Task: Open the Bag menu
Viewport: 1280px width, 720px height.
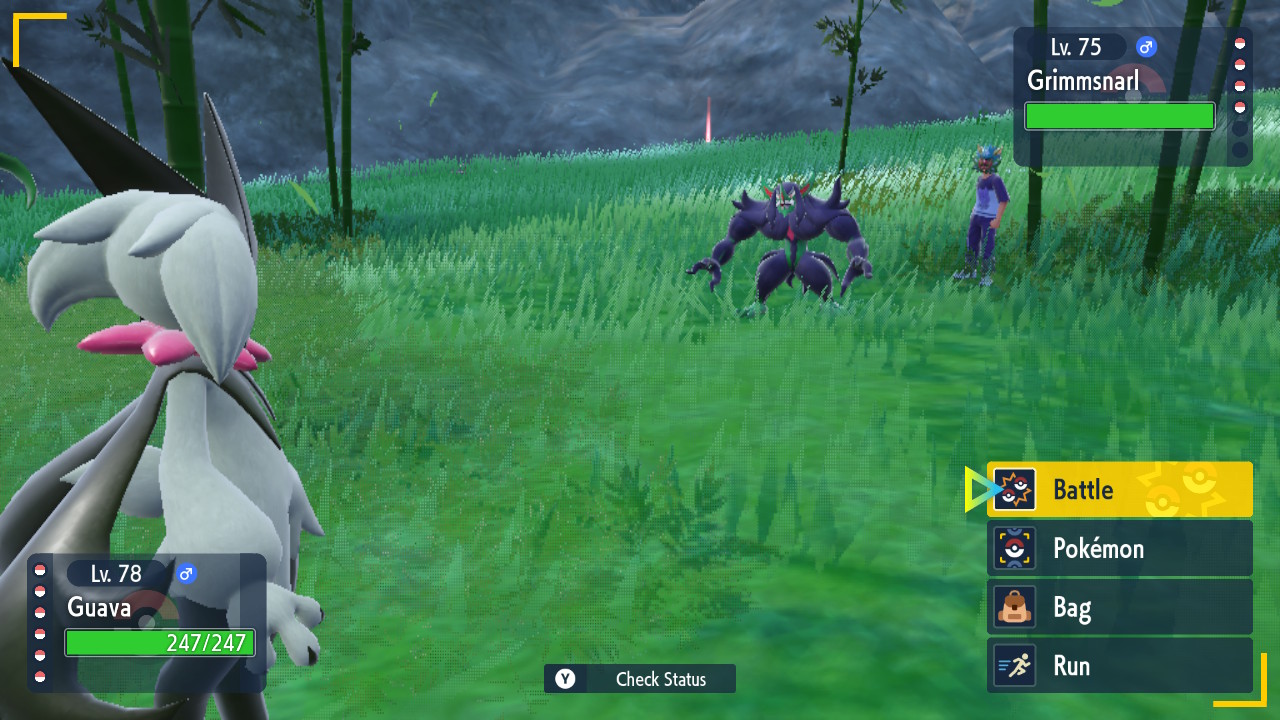Action: (x=1119, y=607)
